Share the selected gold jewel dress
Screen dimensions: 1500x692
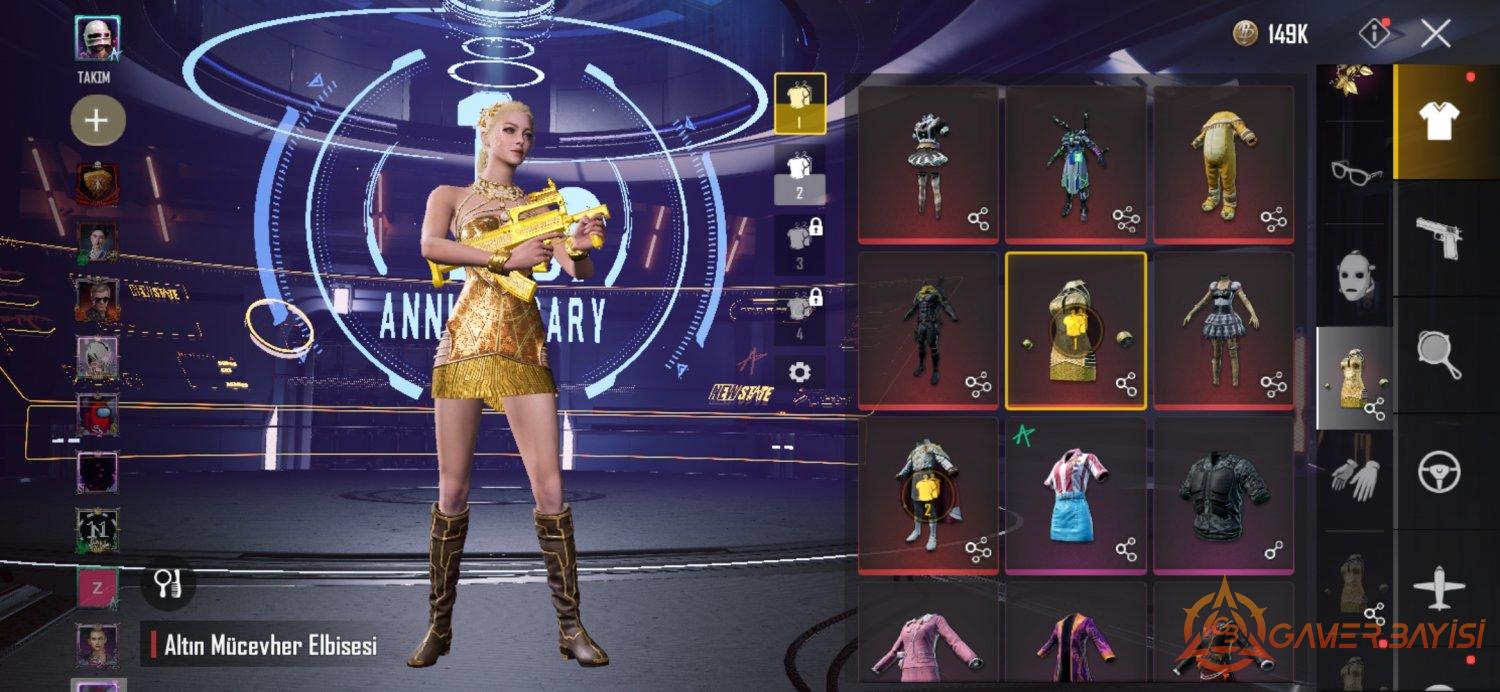click(x=1126, y=384)
